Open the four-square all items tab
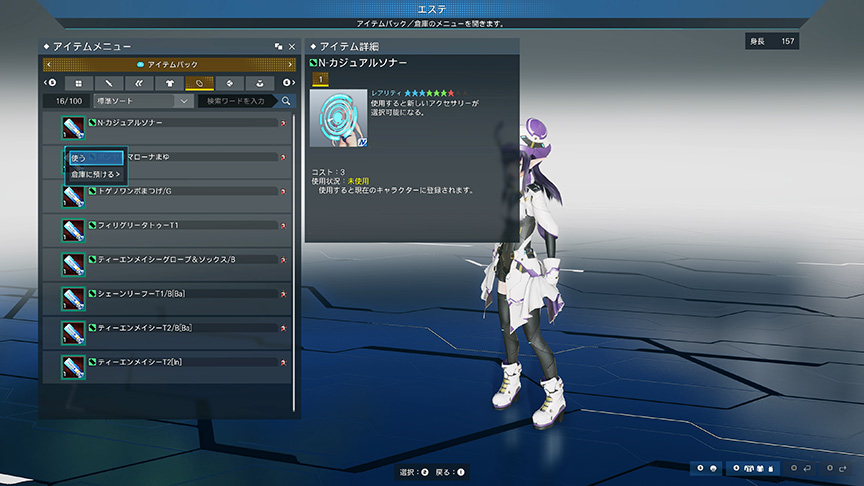Image resolution: width=864 pixels, height=486 pixels. click(x=78, y=83)
